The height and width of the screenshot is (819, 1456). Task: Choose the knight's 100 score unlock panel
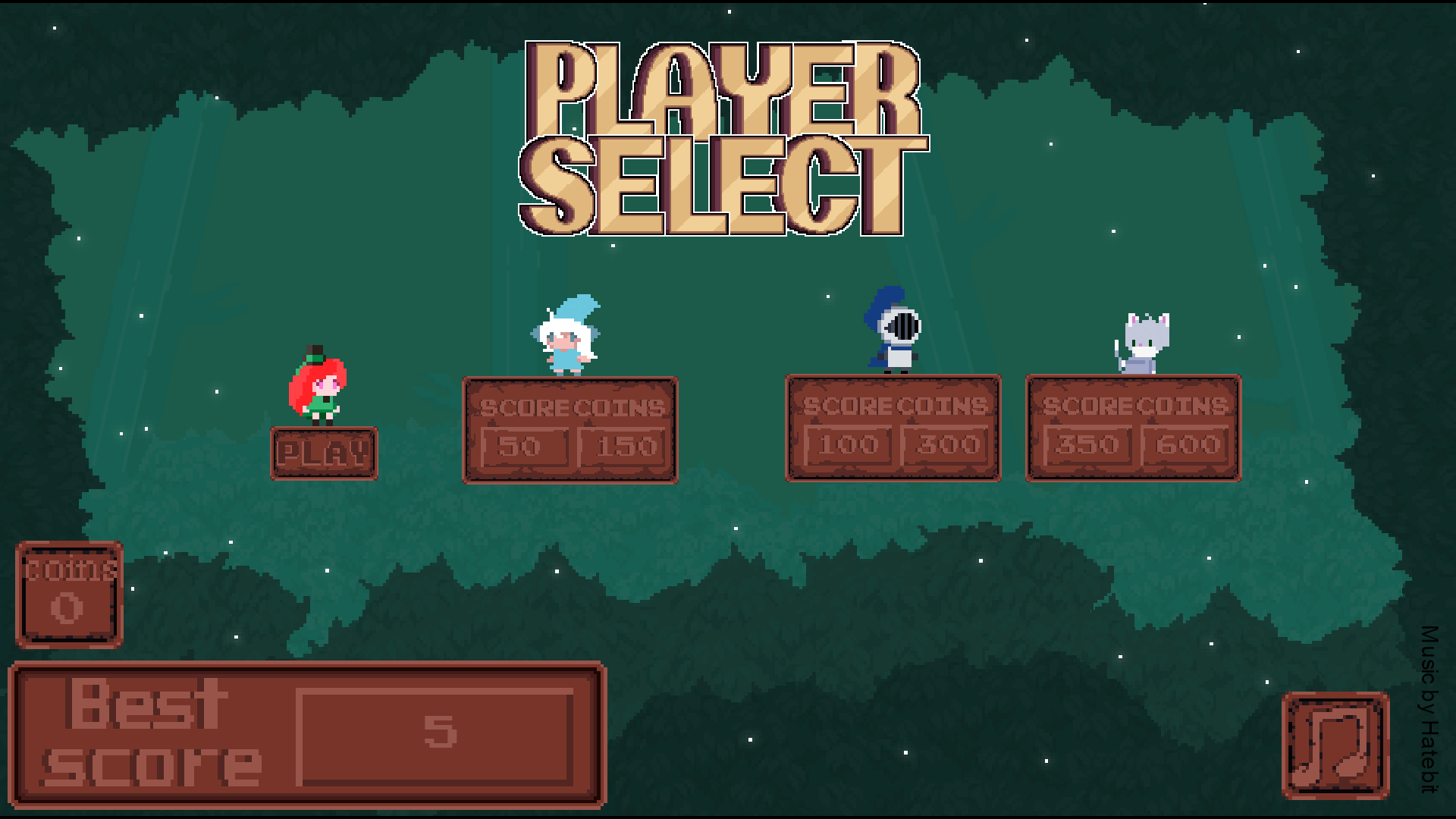point(848,445)
